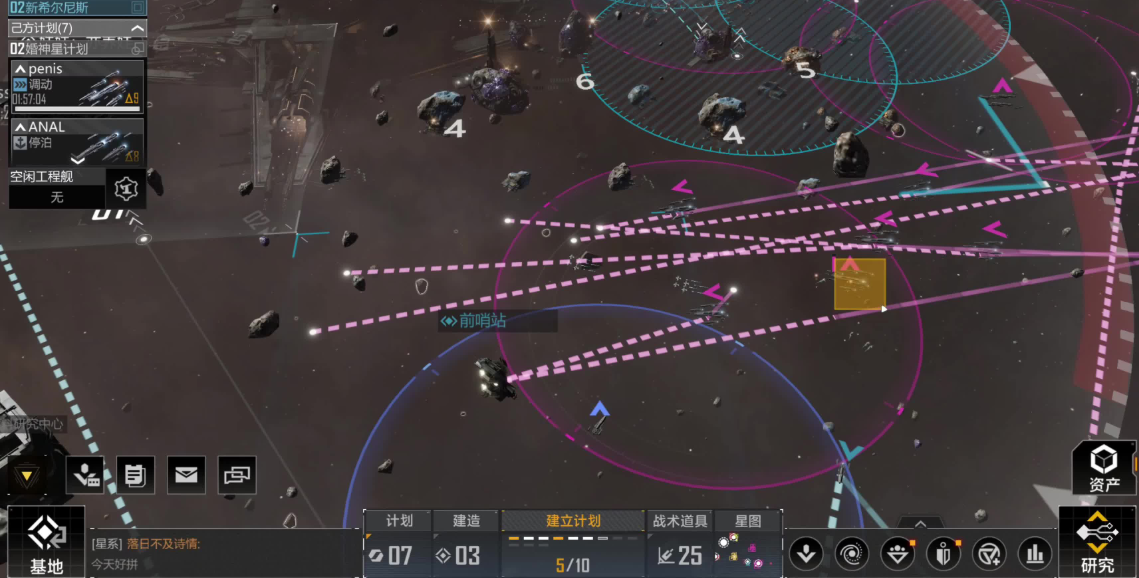Viewport: 1139px width, 578px height.
Task: Select the fleet card in 调动 status
Action: pyautogui.click(x=77, y=87)
